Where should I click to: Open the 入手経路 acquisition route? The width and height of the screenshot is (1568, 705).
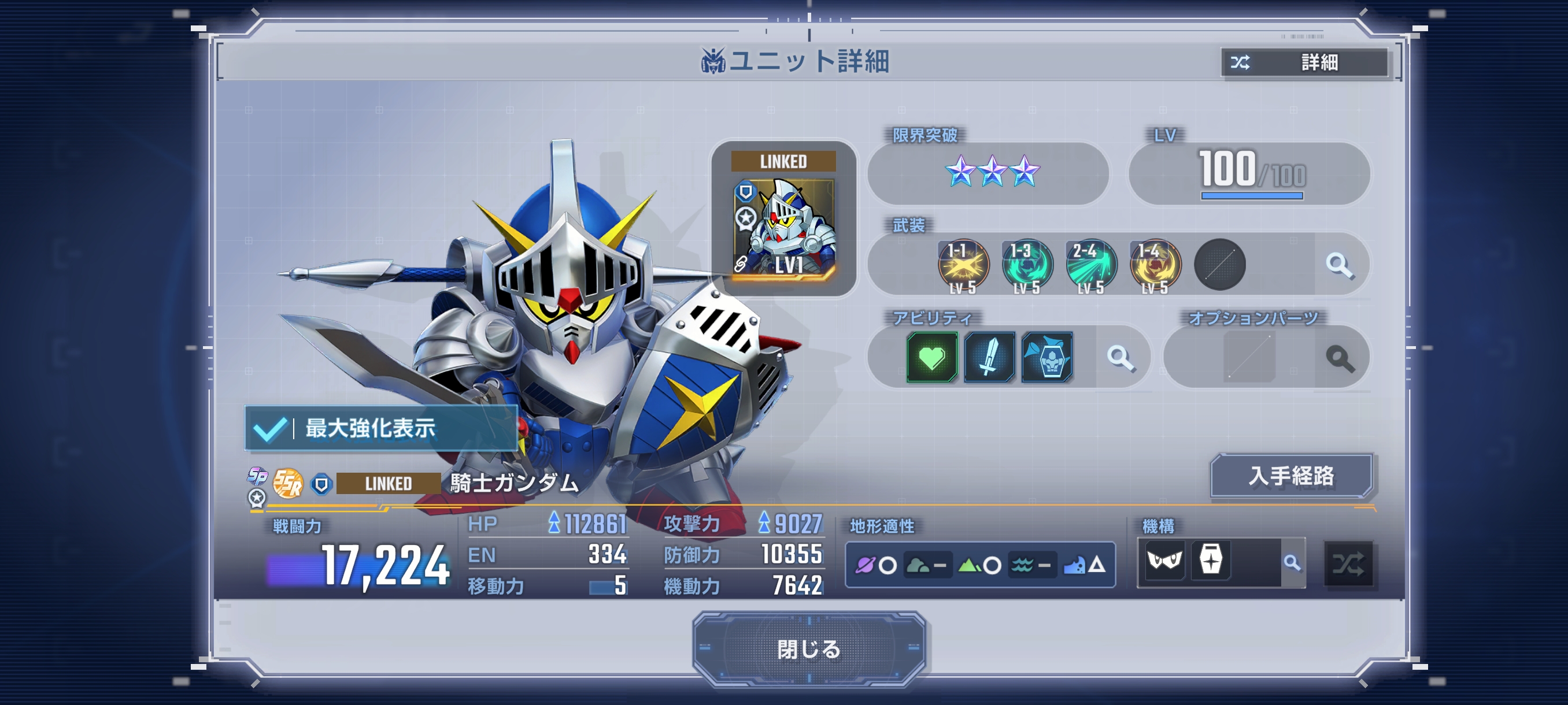pos(1291,476)
